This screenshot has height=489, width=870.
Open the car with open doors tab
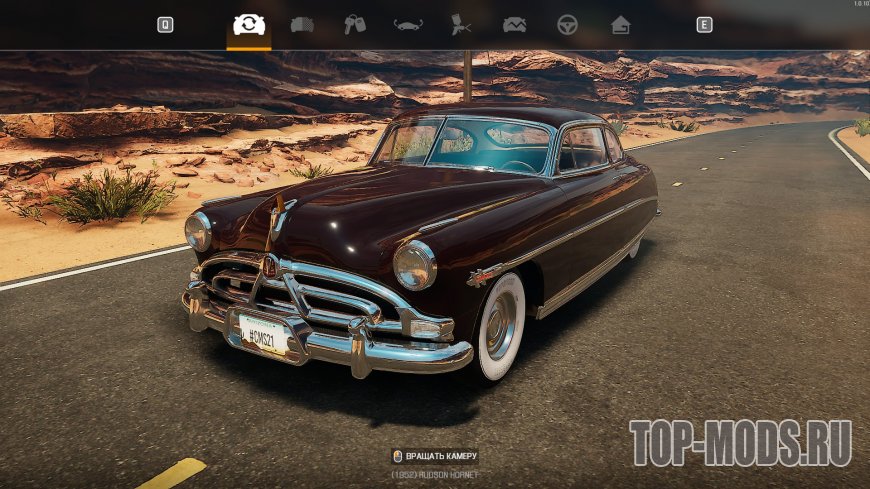tap(408, 25)
